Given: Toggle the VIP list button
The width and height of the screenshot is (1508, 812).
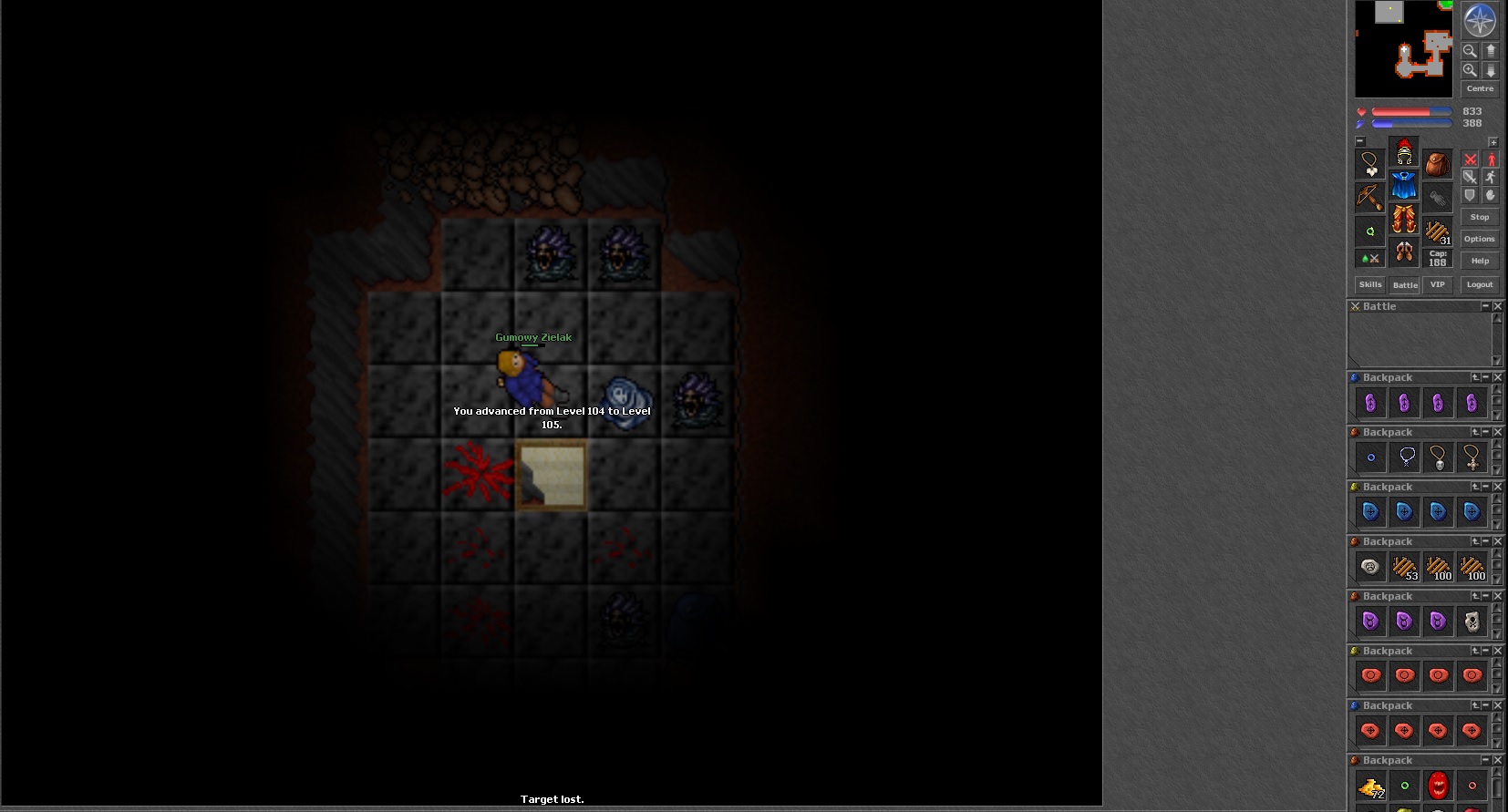Looking at the screenshot, I should (1437, 284).
